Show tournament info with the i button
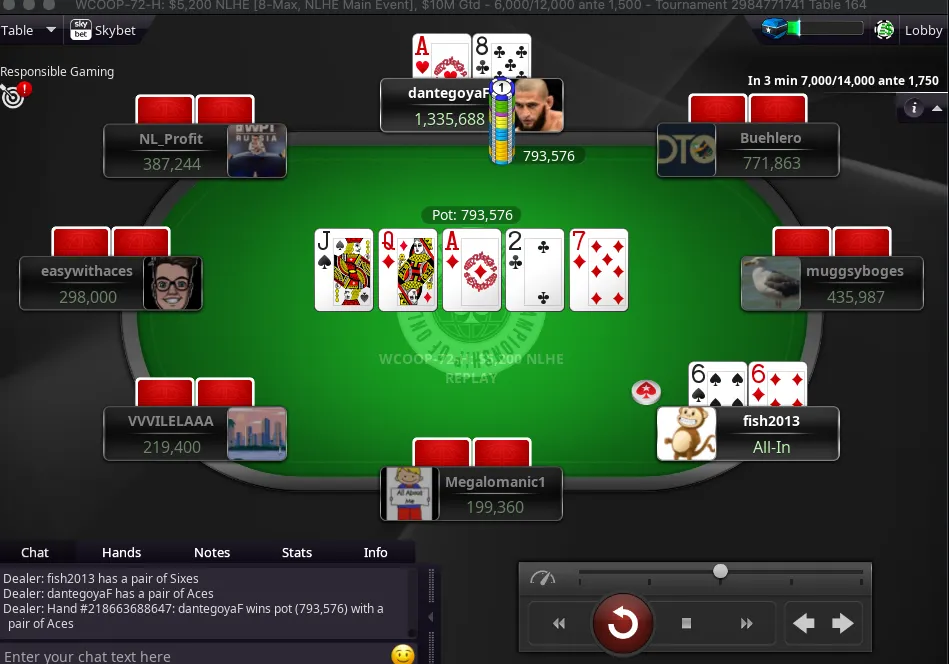The height and width of the screenshot is (664, 949). coord(913,108)
